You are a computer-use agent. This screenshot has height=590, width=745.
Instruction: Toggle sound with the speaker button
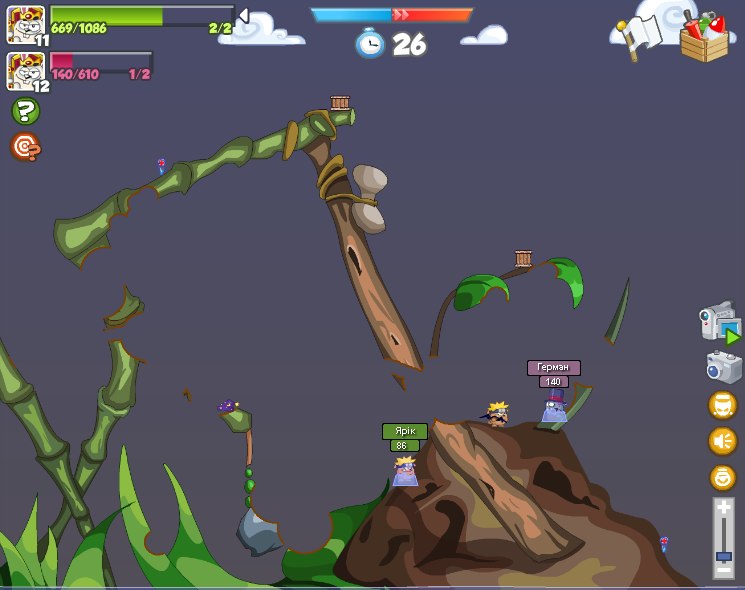[722, 441]
